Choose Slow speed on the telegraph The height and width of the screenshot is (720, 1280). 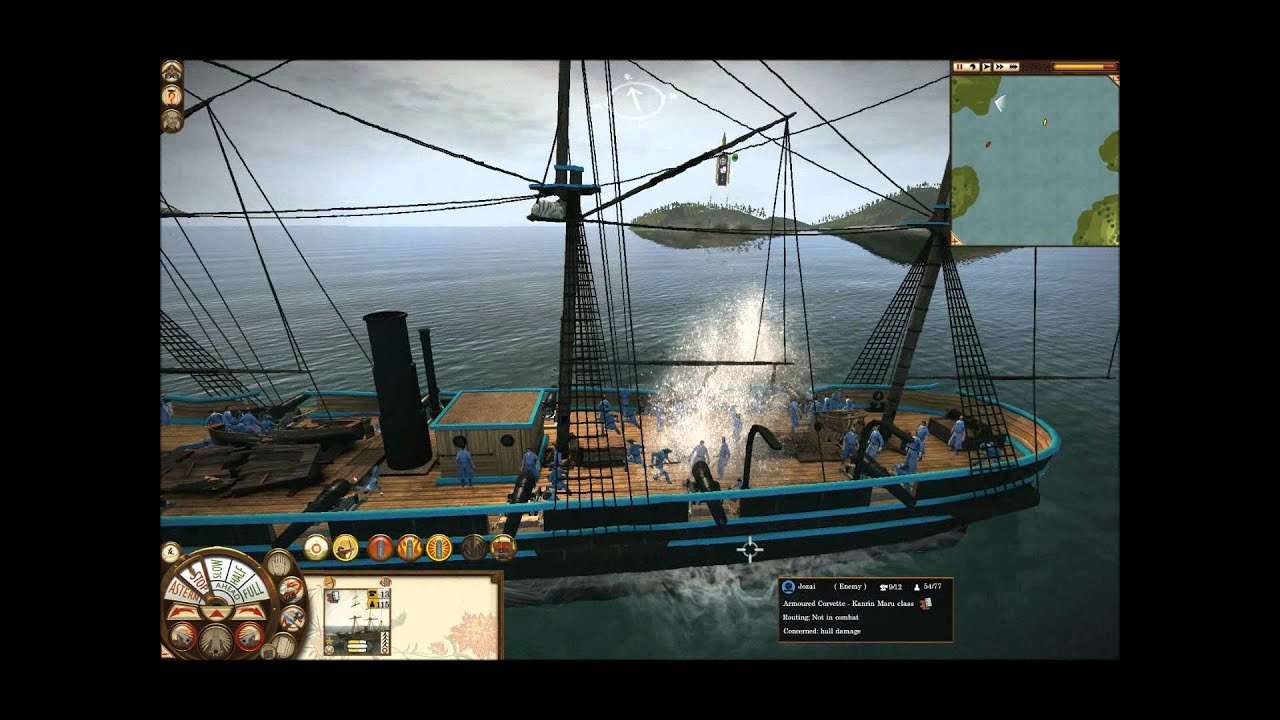(215, 566)
